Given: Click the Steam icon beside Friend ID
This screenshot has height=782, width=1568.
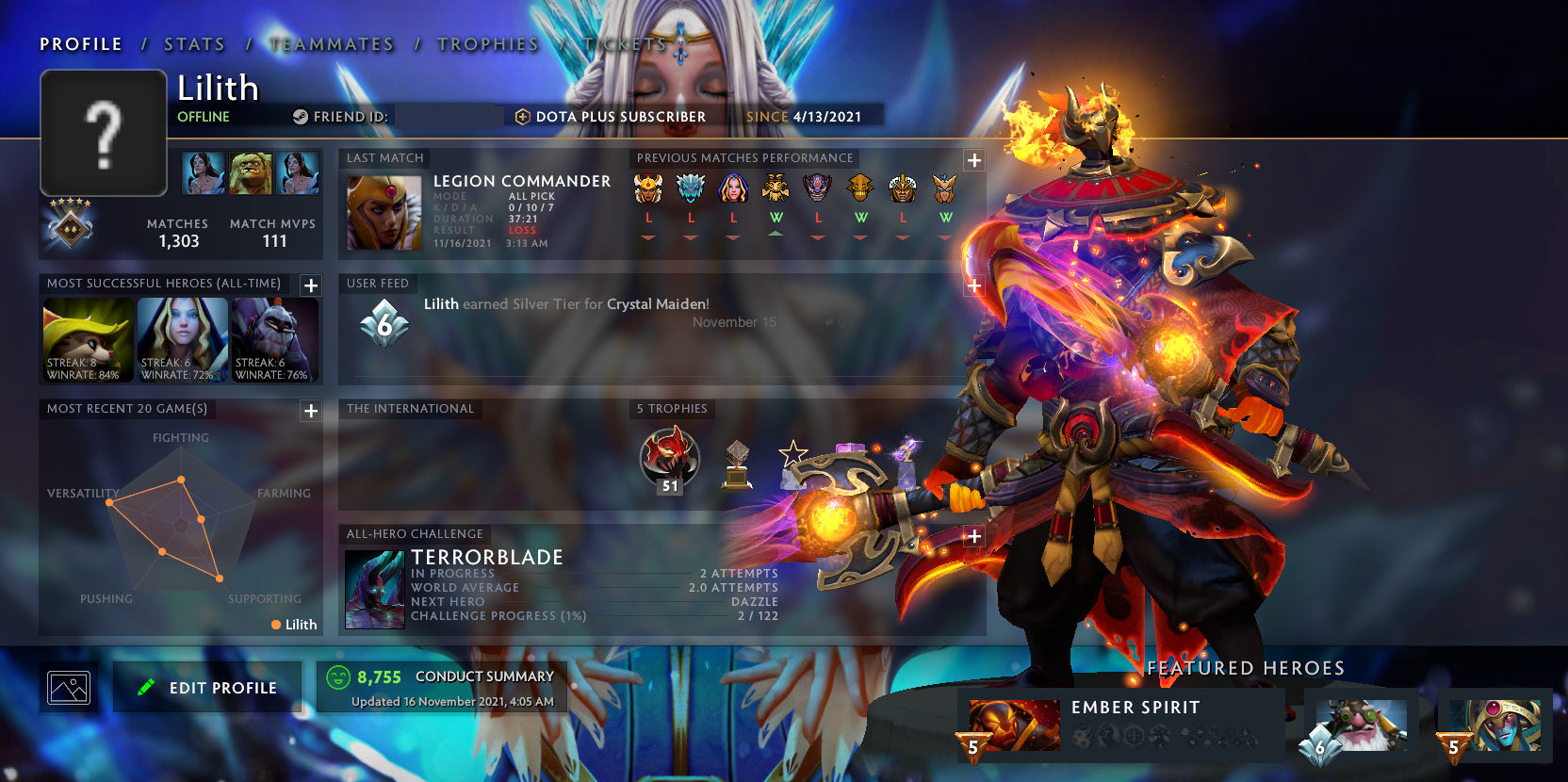Looking at the screenshot, I should (300, 117).
